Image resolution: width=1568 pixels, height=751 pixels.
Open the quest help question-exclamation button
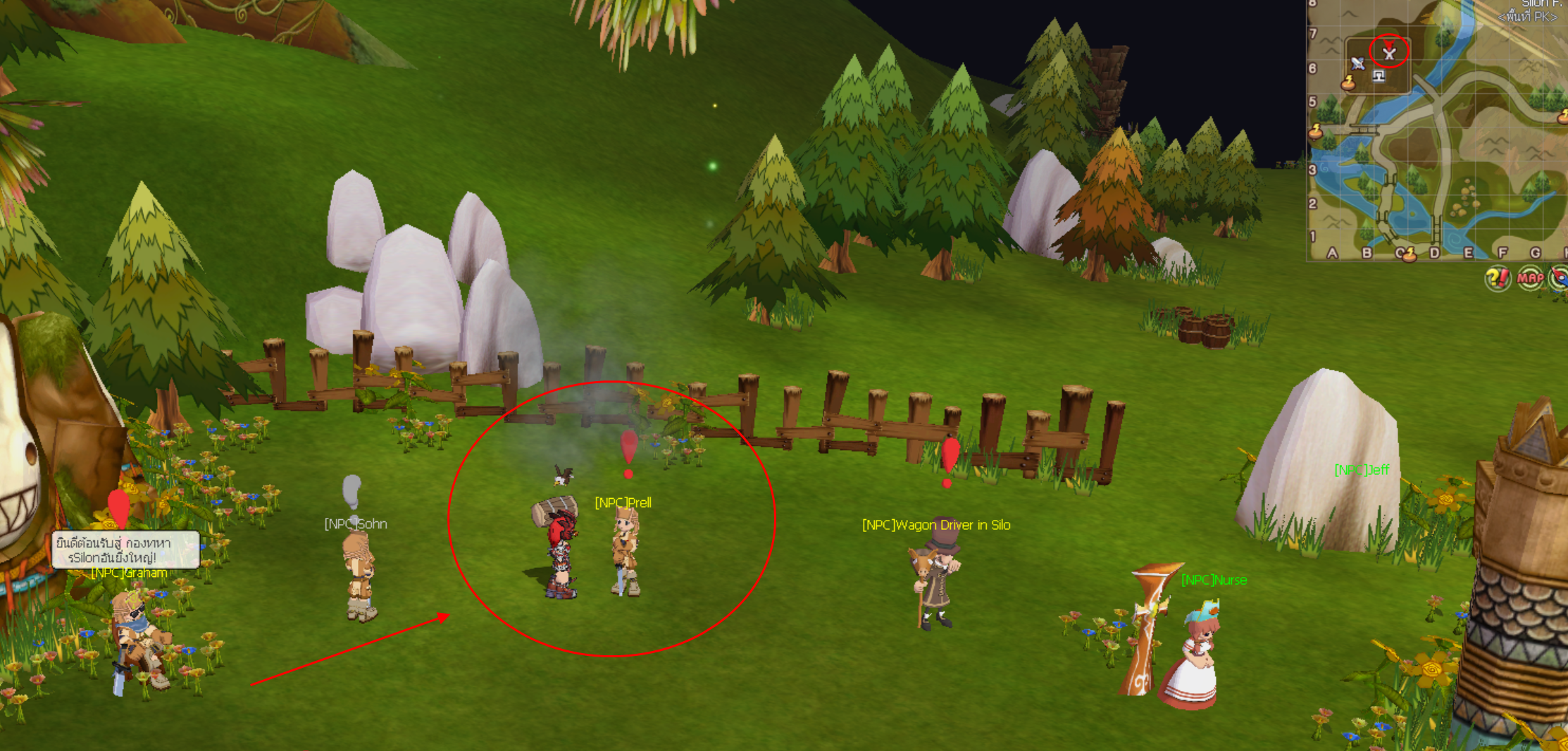click(x=1497, y=278)
